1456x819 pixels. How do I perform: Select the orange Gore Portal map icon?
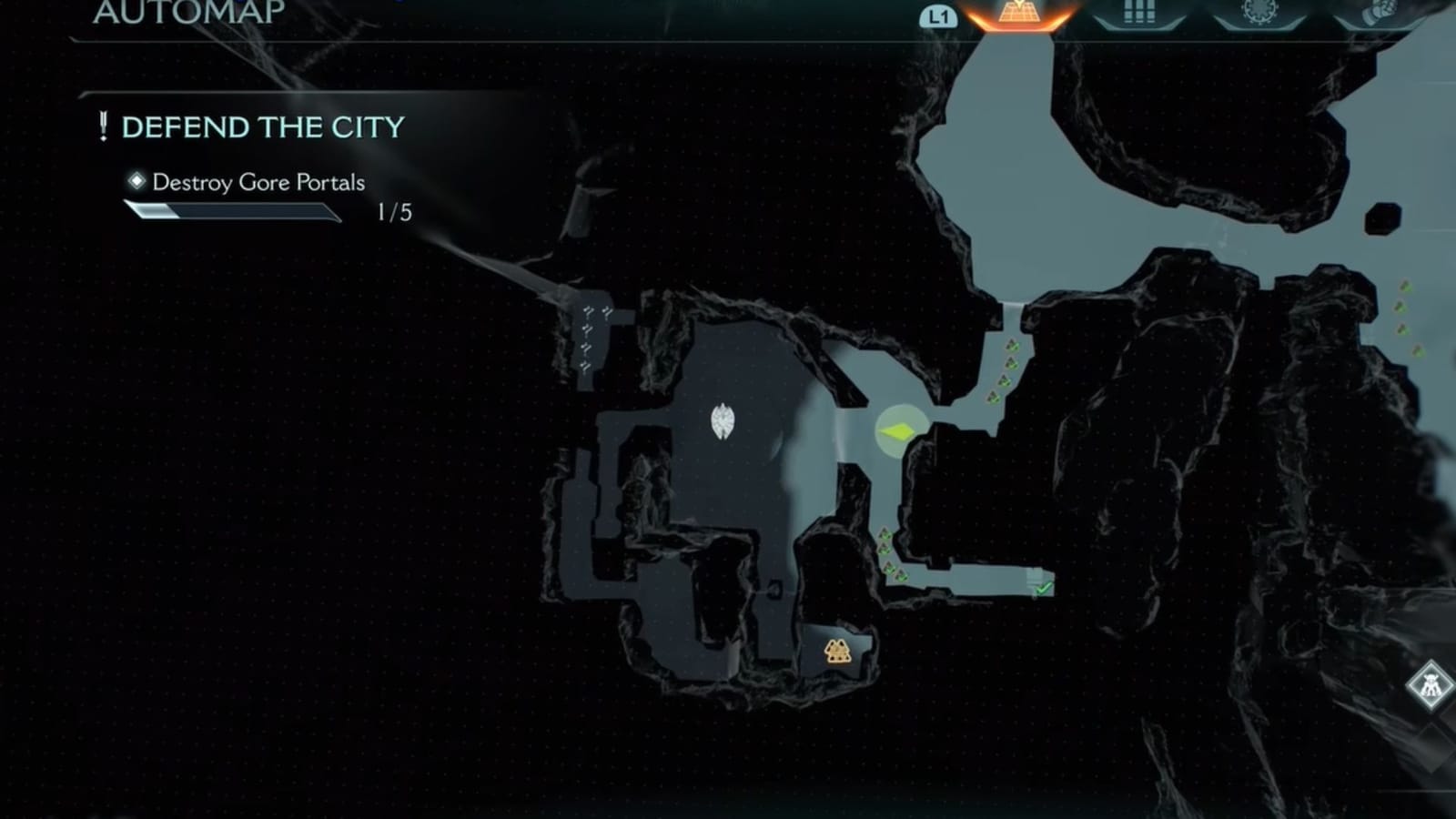[x=838, y=650]
